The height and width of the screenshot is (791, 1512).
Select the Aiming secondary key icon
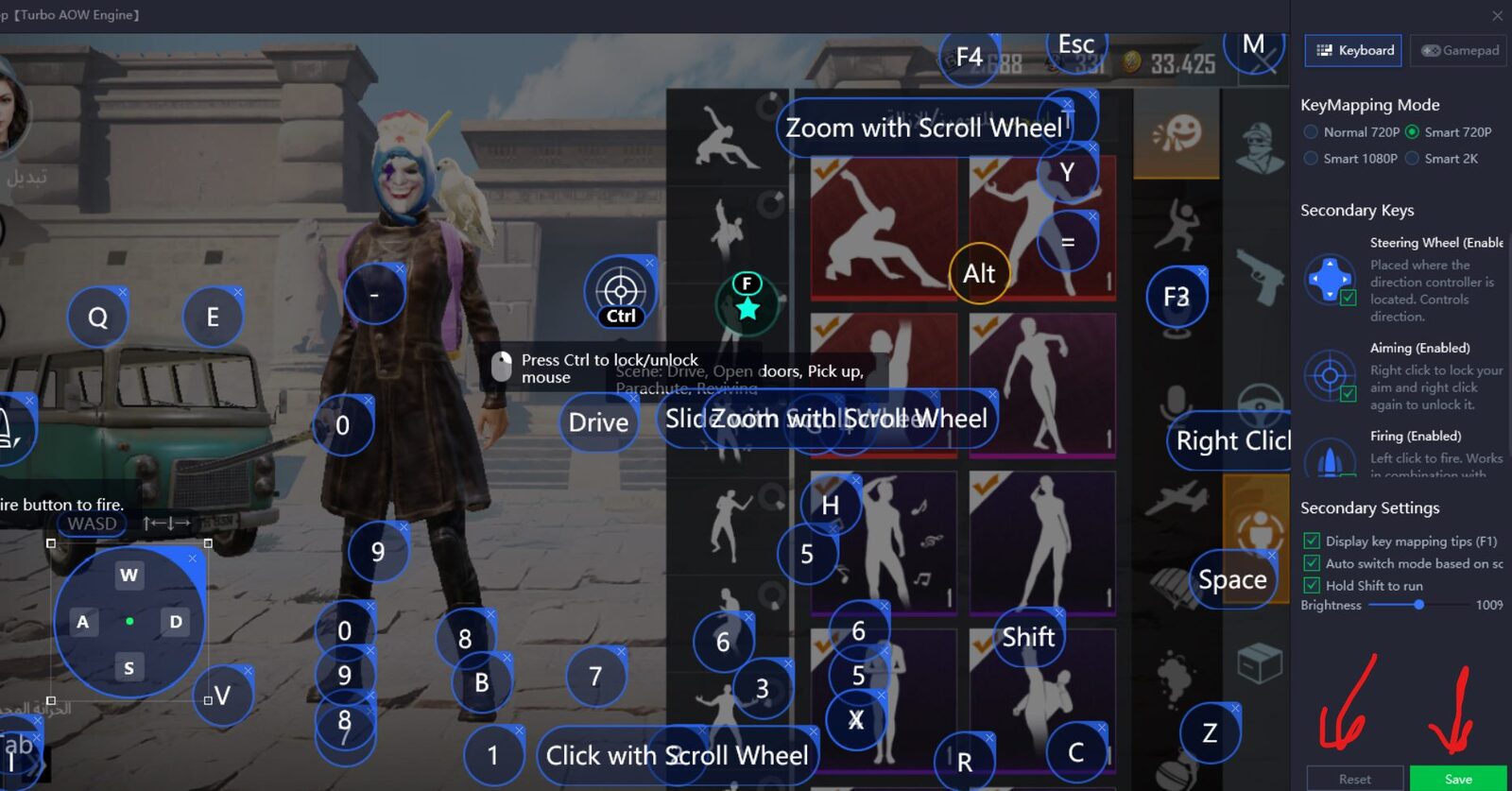(1330, 376)
